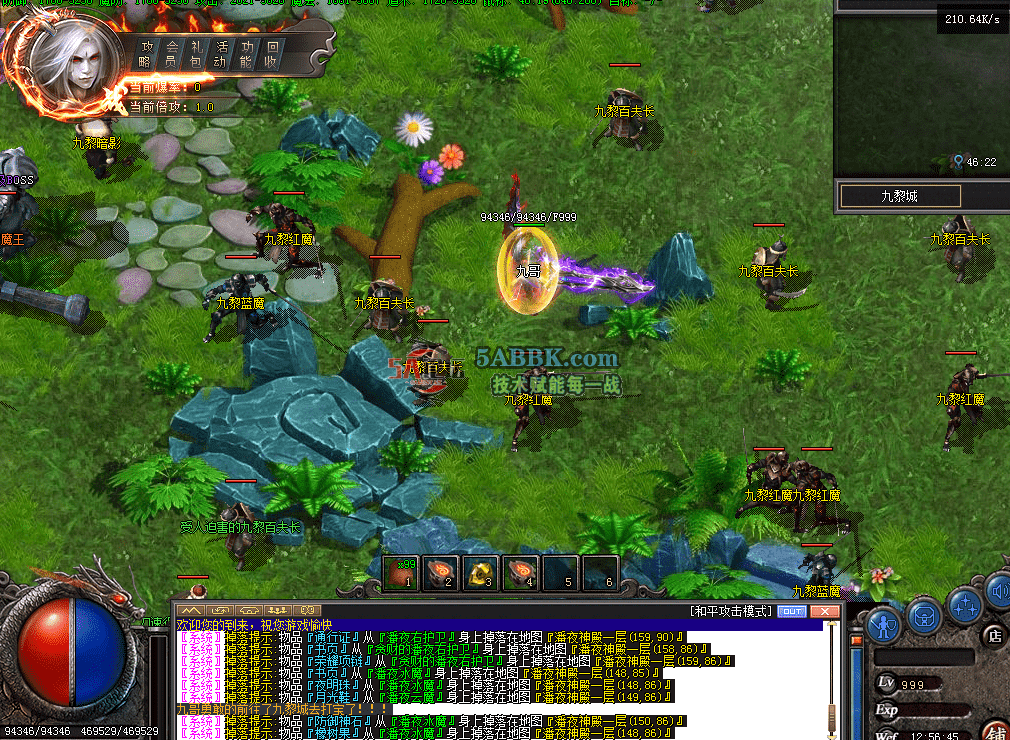Use hotbar slot 1 item with x99 stack
Image resolution: width=1010 pixels, height=740 pixels.
403,573
